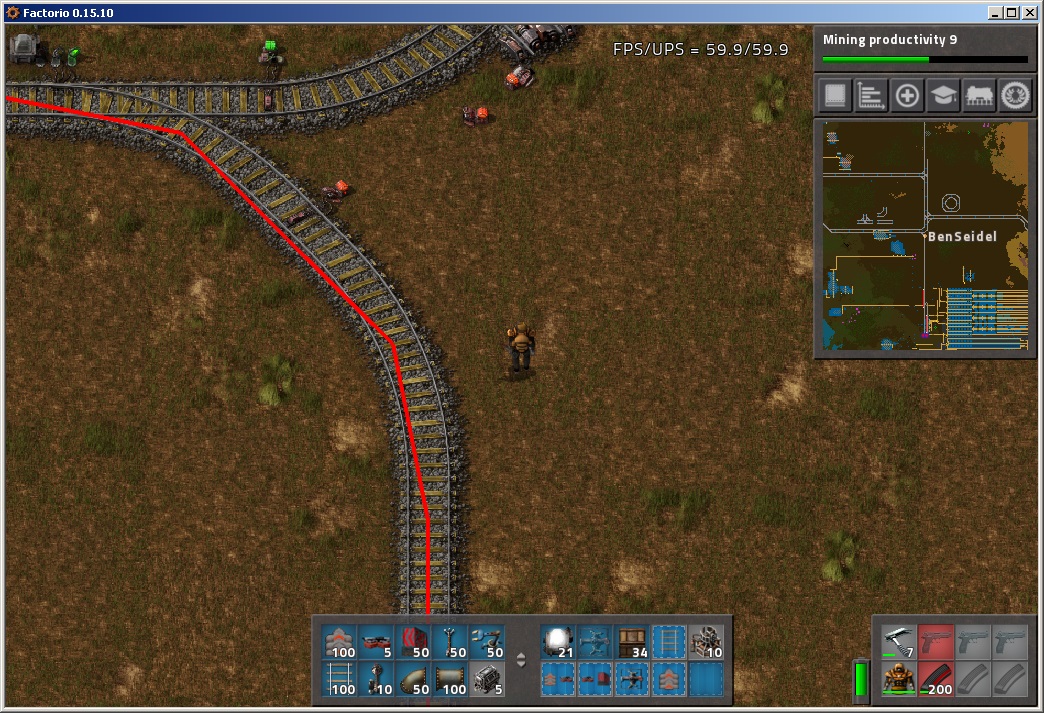Select the pickaxe tool slot

click(x=899, y=641)
